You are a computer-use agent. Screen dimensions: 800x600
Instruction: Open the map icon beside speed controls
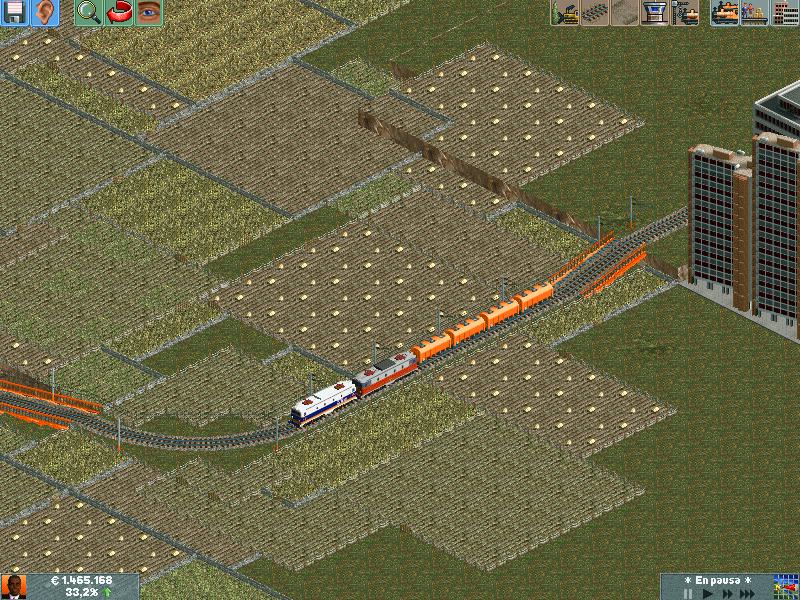pyautogui.click(x=786, y=586)
